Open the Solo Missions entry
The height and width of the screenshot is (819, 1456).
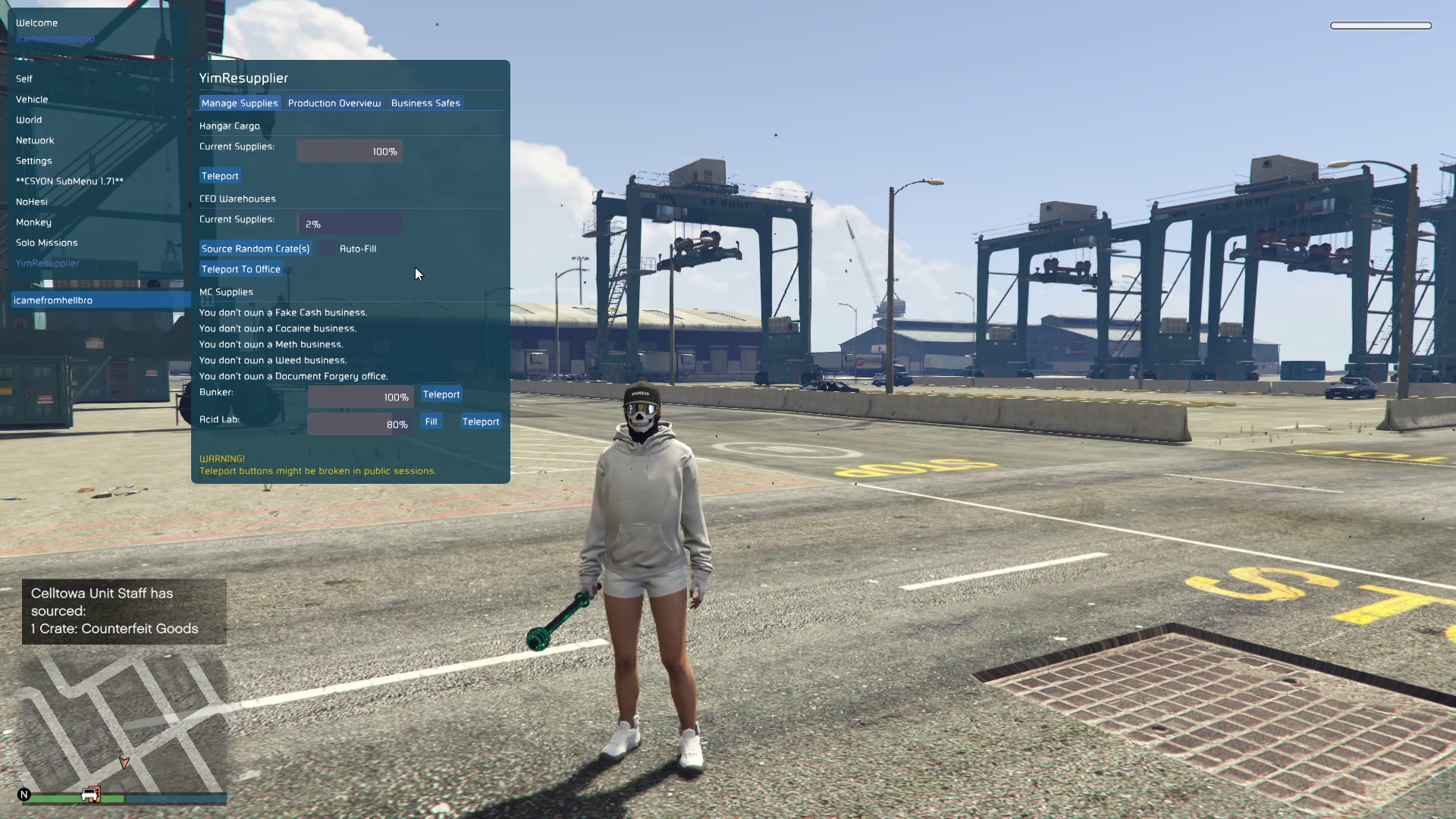(47, 243)
